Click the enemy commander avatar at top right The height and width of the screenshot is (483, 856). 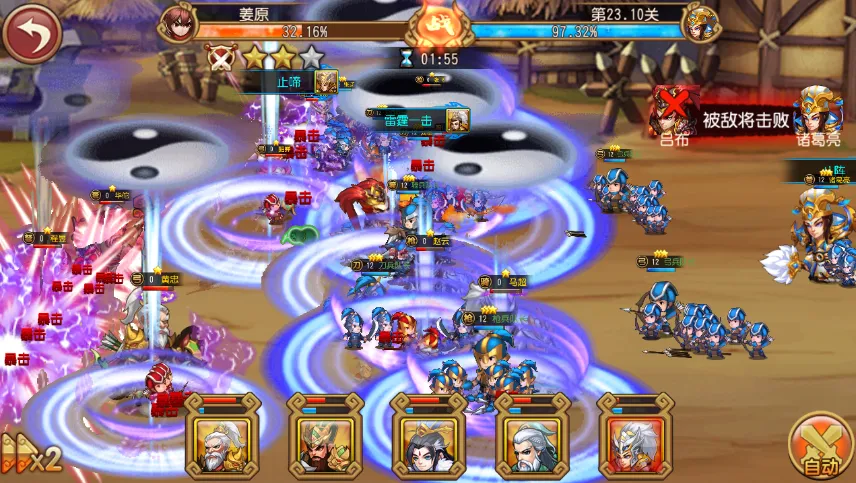(703, 22)
